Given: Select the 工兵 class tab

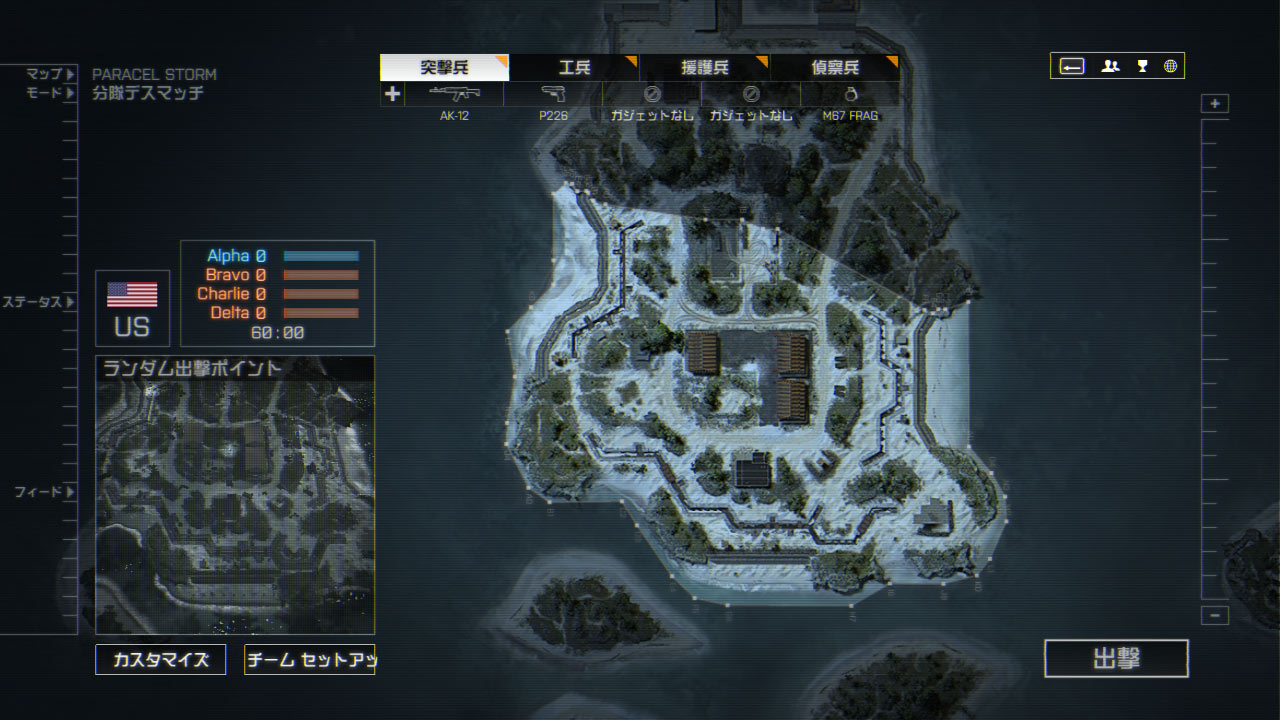Looking at the screenshot, I should tap(574, 68).
